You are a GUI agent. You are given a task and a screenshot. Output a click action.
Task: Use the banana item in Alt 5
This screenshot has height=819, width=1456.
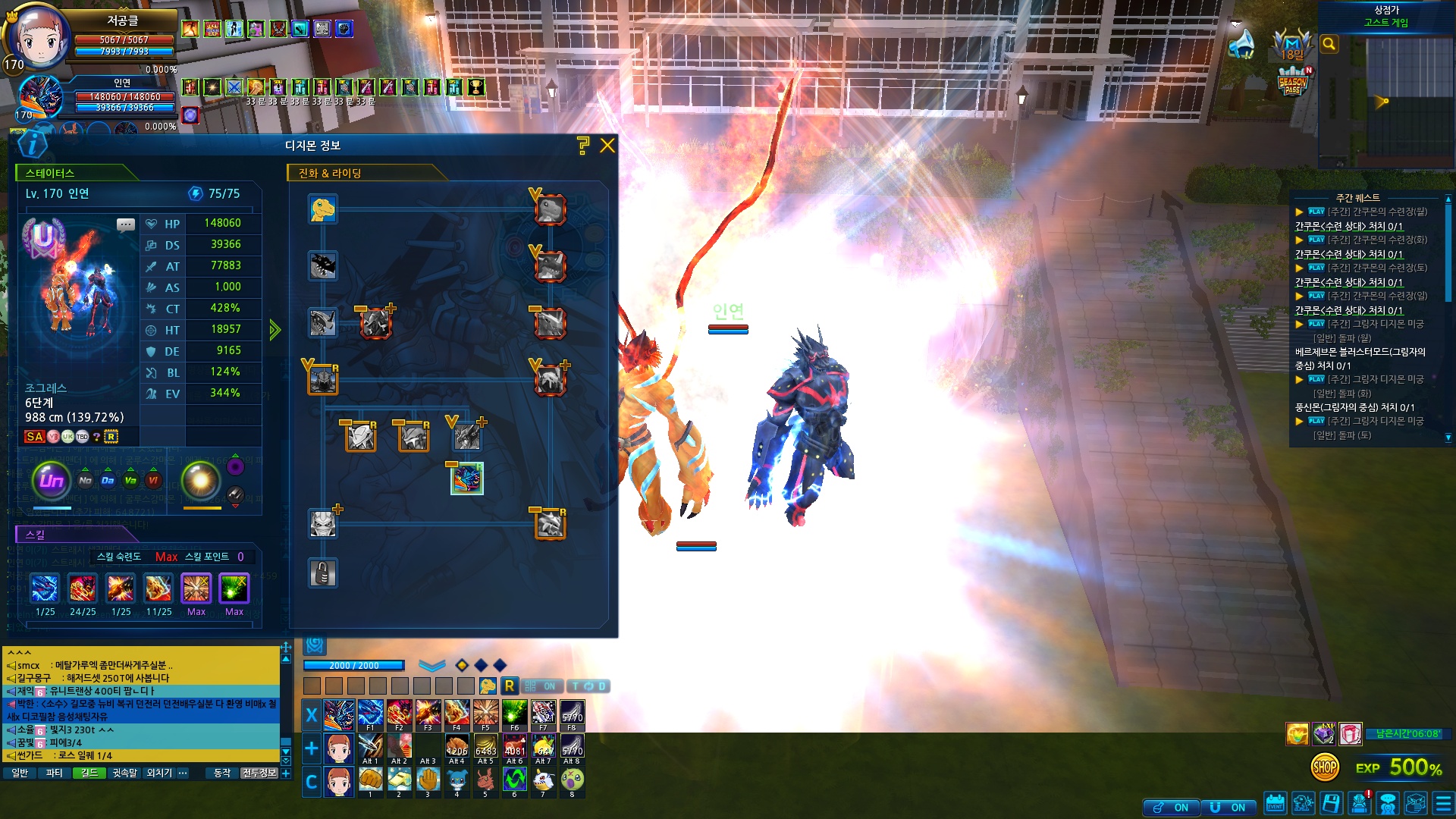[x=485, y=747]
